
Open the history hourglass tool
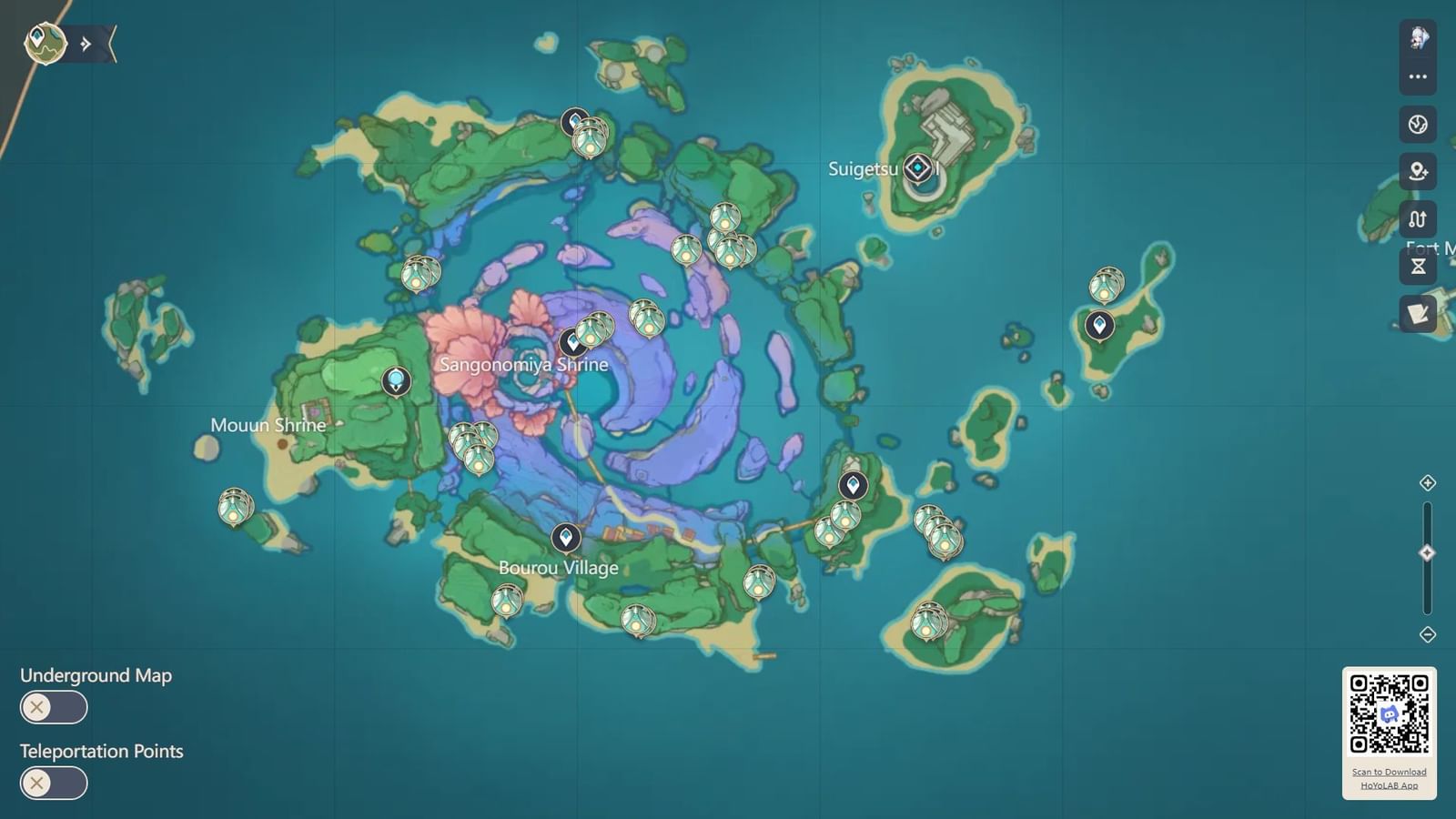pos(1417,267)
